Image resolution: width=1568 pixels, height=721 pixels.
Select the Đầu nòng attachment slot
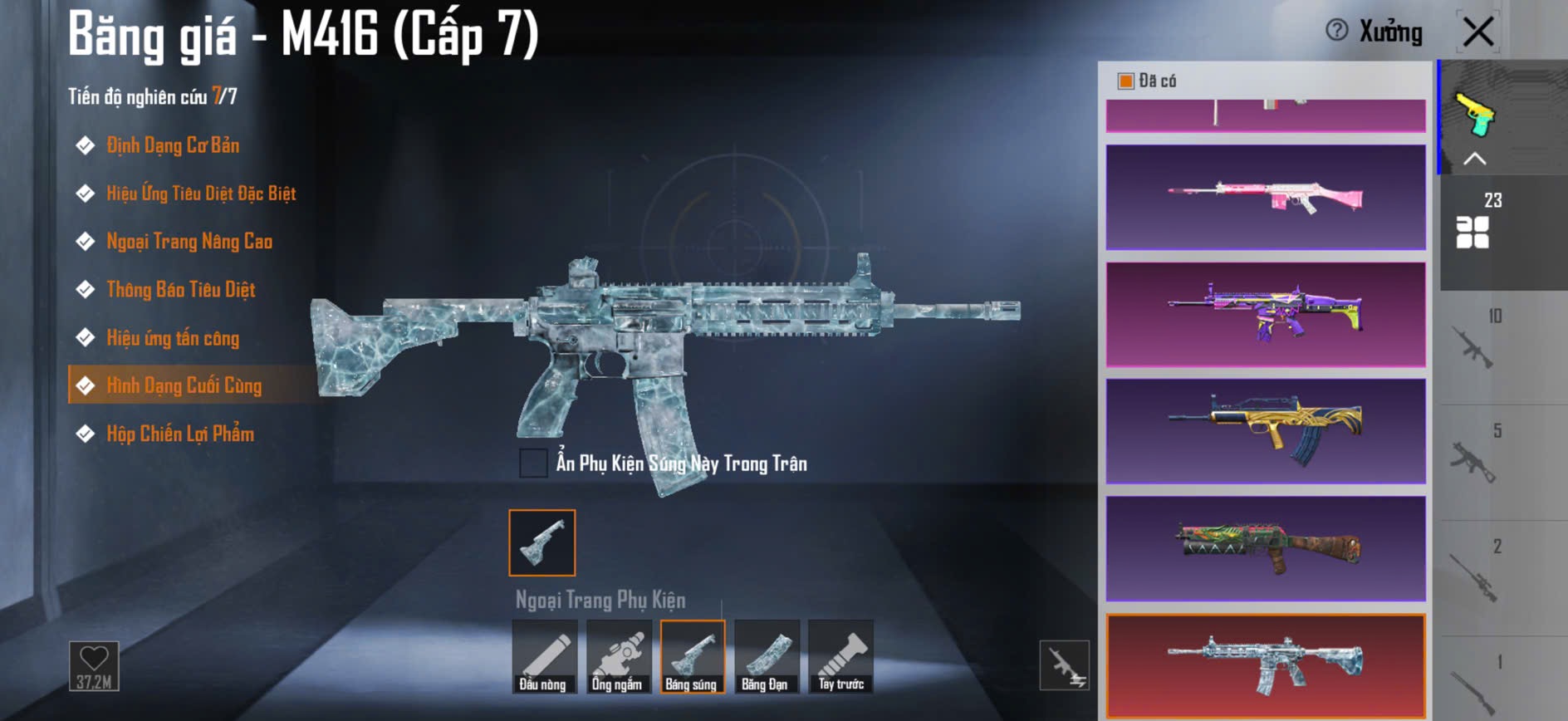click(544, 657)
